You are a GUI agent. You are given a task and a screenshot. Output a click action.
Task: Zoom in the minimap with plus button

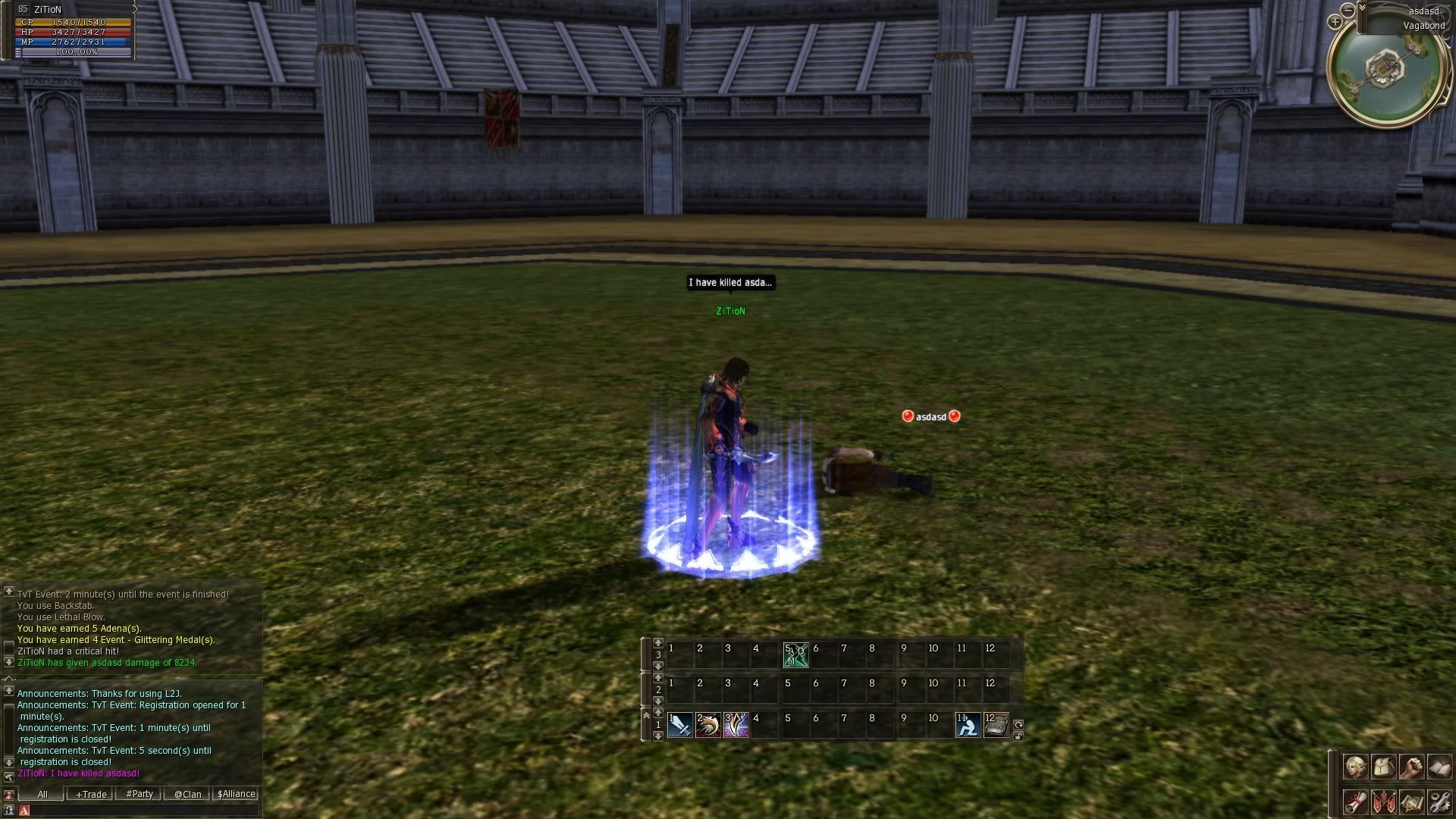(x=1335, y=22)
